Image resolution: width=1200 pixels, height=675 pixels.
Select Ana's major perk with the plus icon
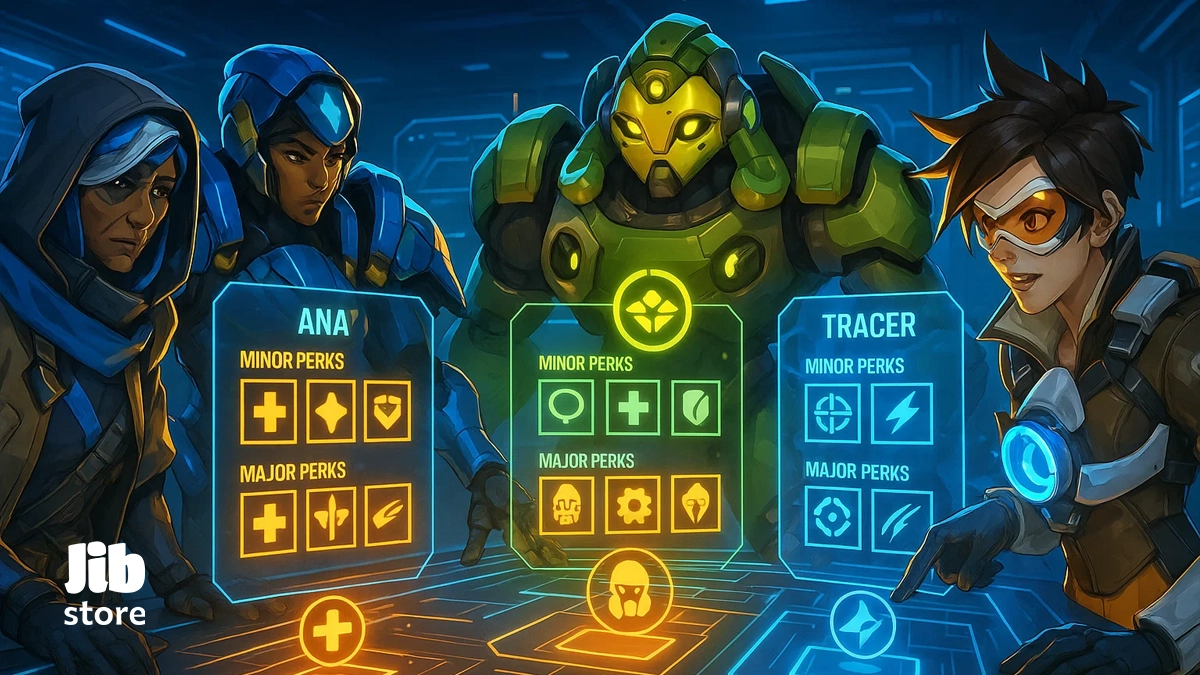(268, 522)
